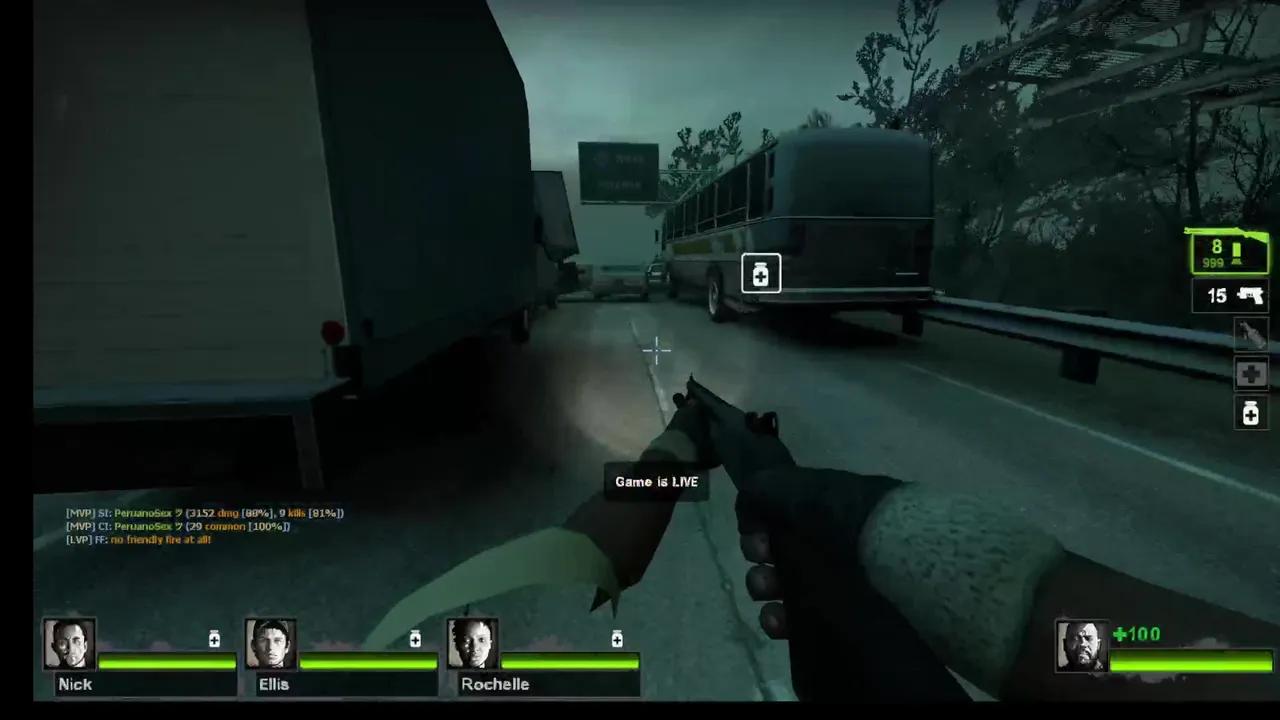Switch to the pistol weapon slot
This screenshot has height=720, width=1280.
coord(1228,296)
